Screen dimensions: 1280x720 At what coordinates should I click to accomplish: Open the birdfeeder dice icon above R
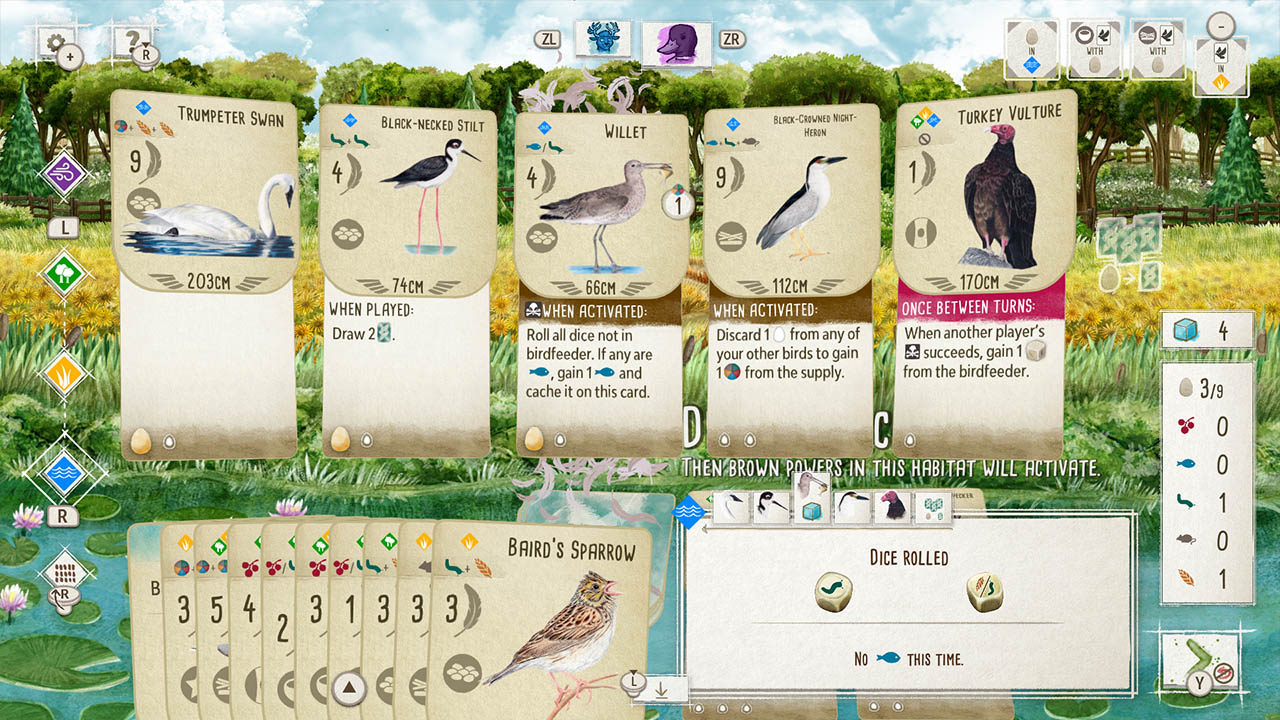(x=64, y=573)
